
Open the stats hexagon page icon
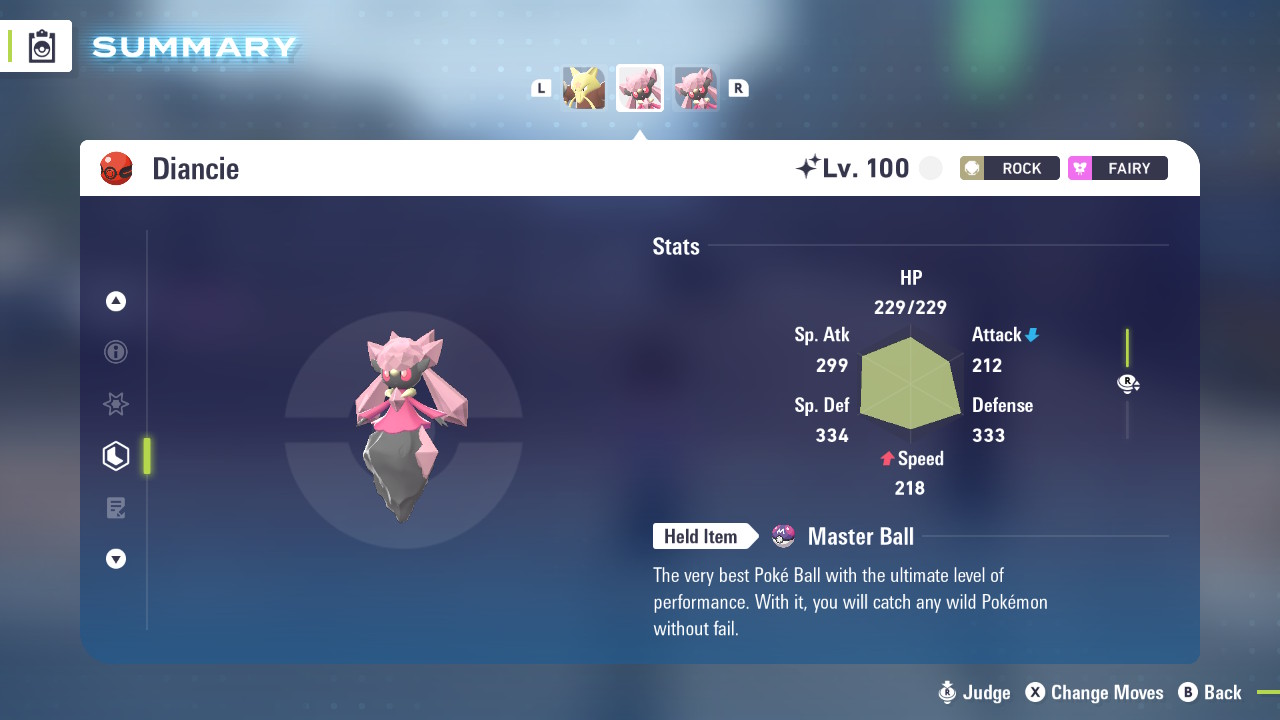(115, 456)
